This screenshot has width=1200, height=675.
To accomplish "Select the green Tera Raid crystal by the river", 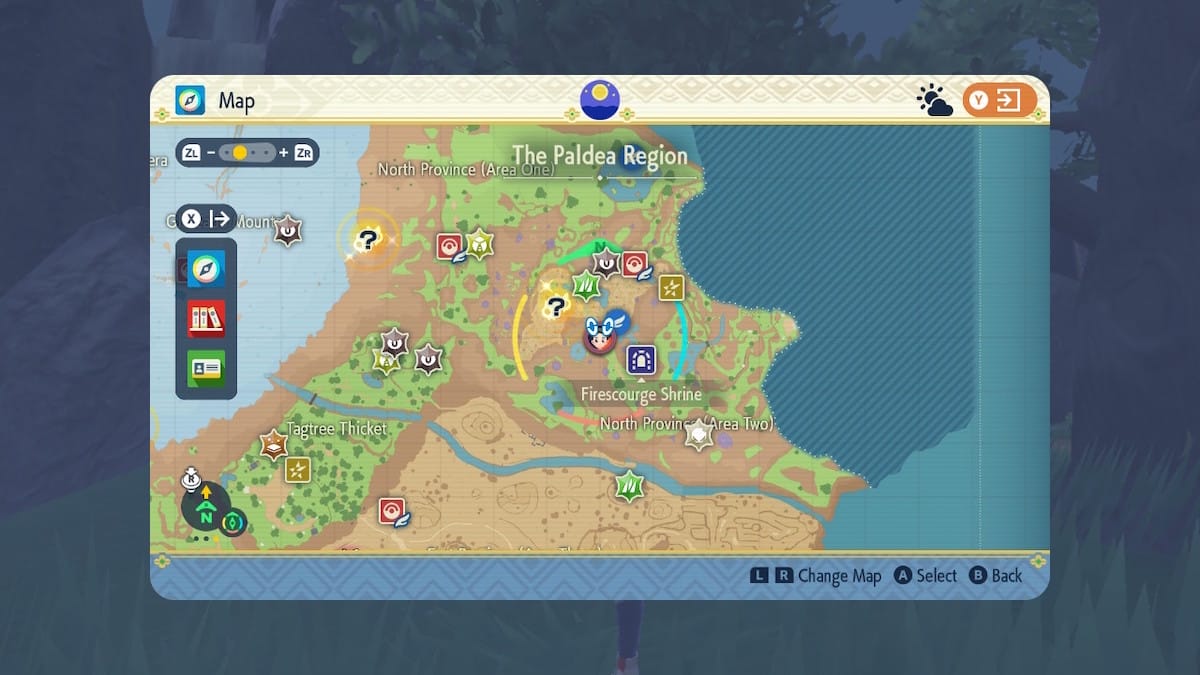I will pos(629,487).
